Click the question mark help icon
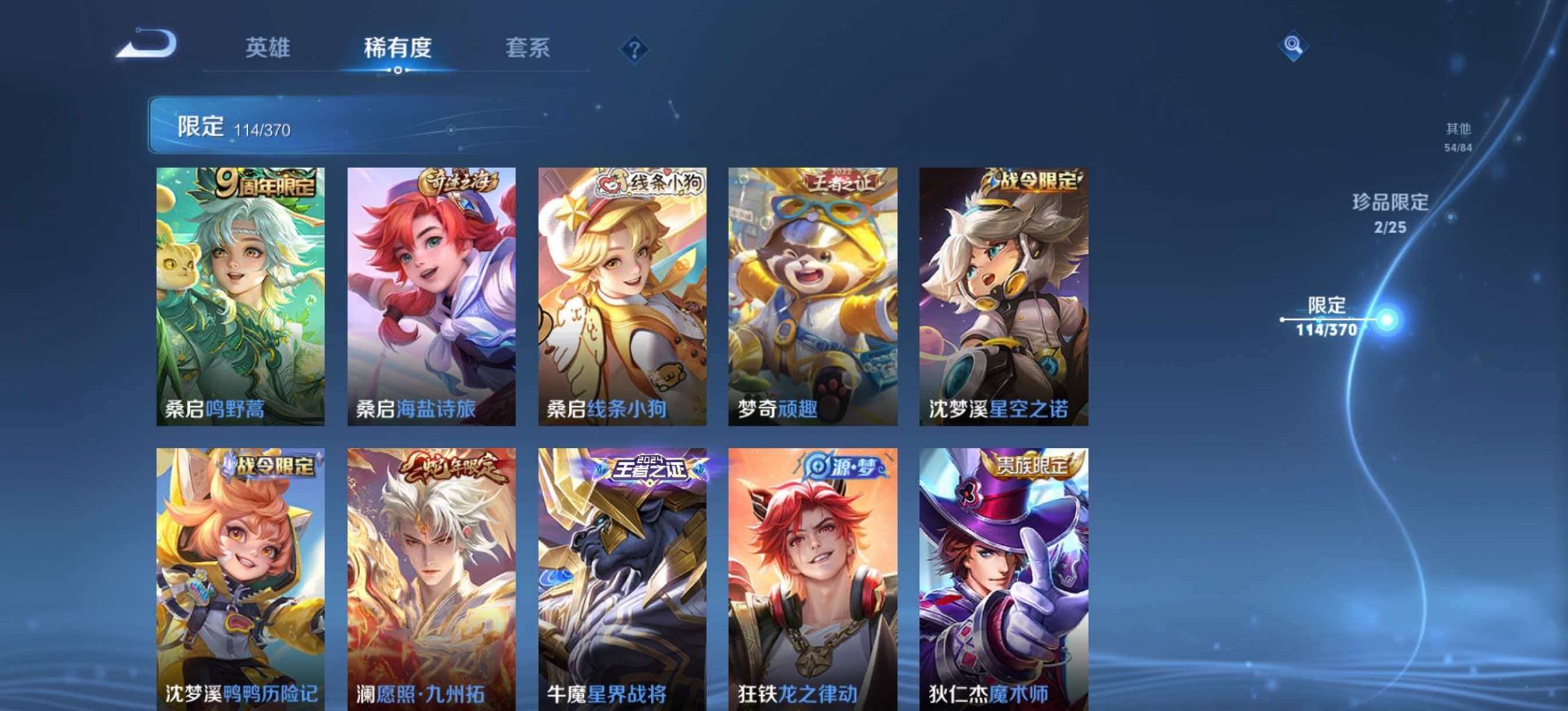The height and width of the screenshot is (711, 1568). coord(635,47)
